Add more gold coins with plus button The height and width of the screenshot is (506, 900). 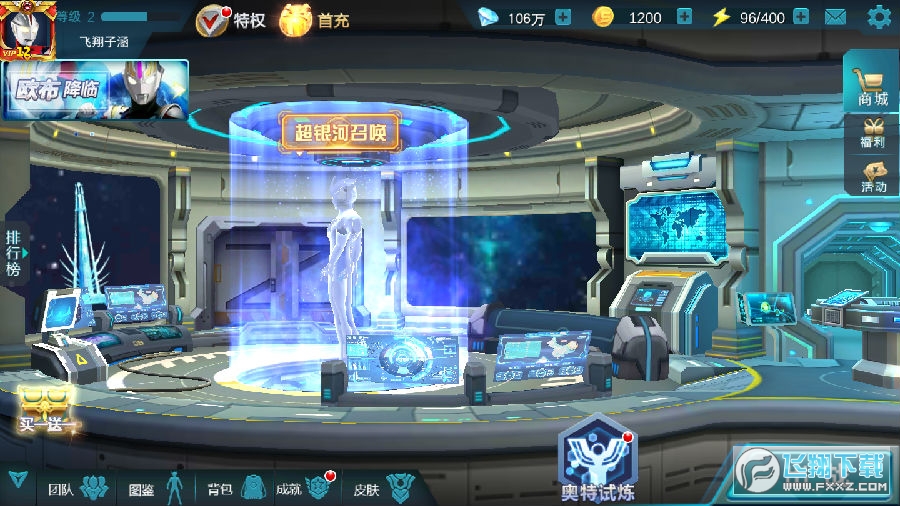tap(684, 17)
